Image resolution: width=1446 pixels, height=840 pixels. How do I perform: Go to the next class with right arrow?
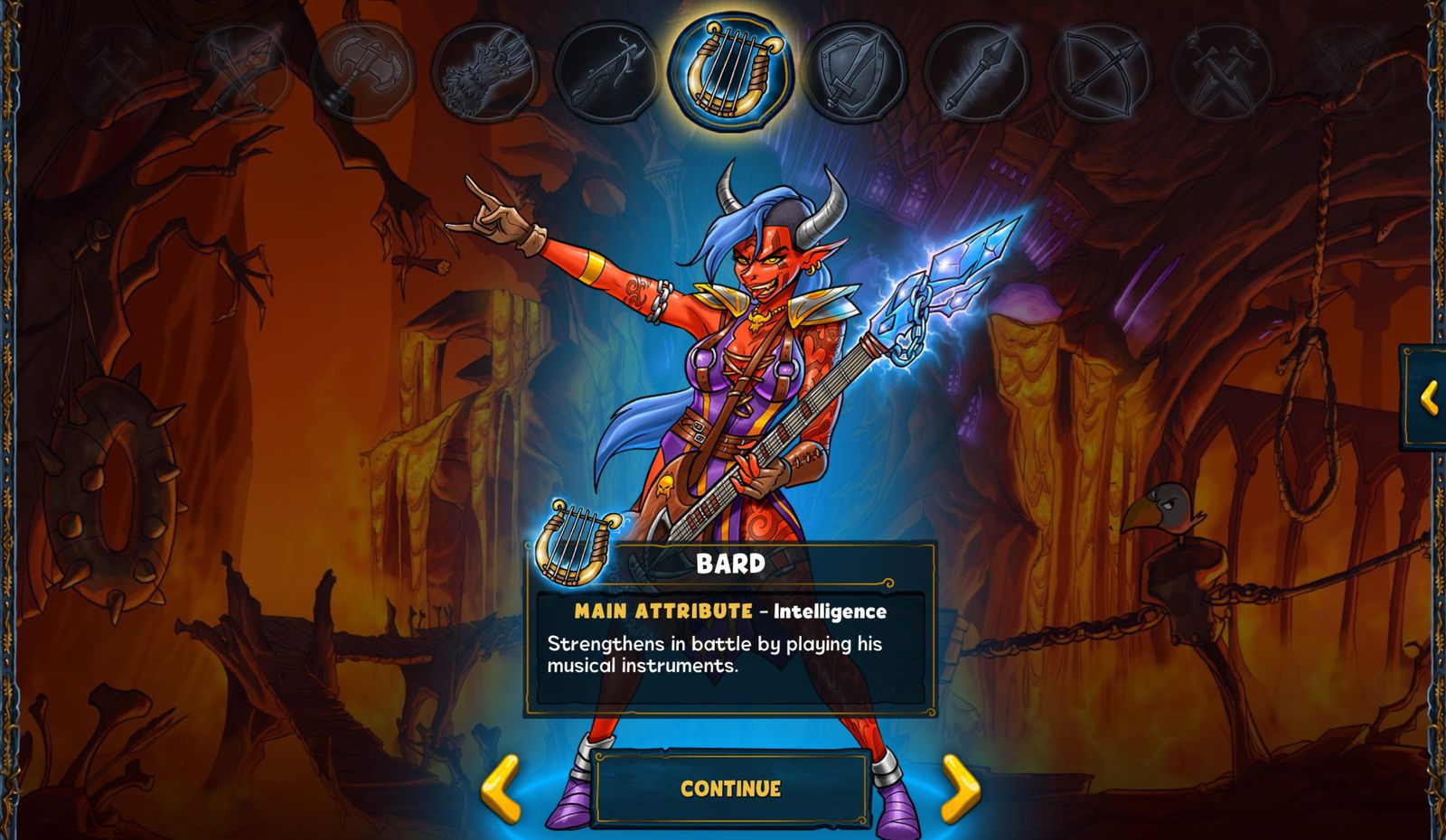(x=960, y=789)
